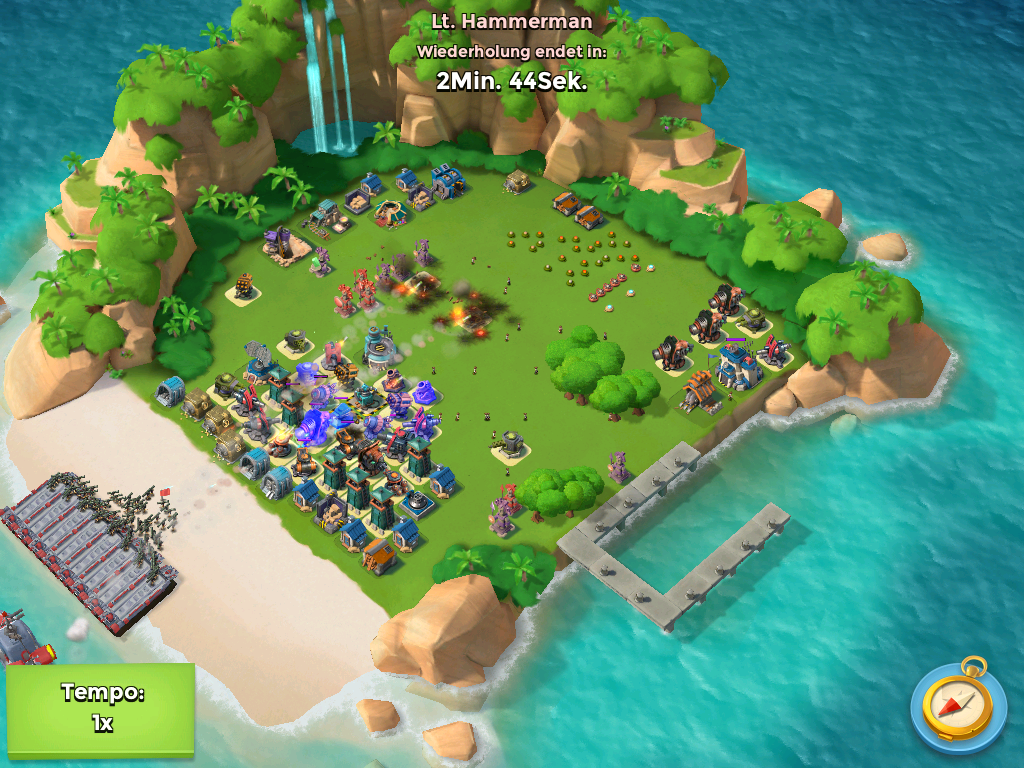Tap the compass button to exit replay
Viewport: 1024px width, 768px height.
[x=958, y=708]
